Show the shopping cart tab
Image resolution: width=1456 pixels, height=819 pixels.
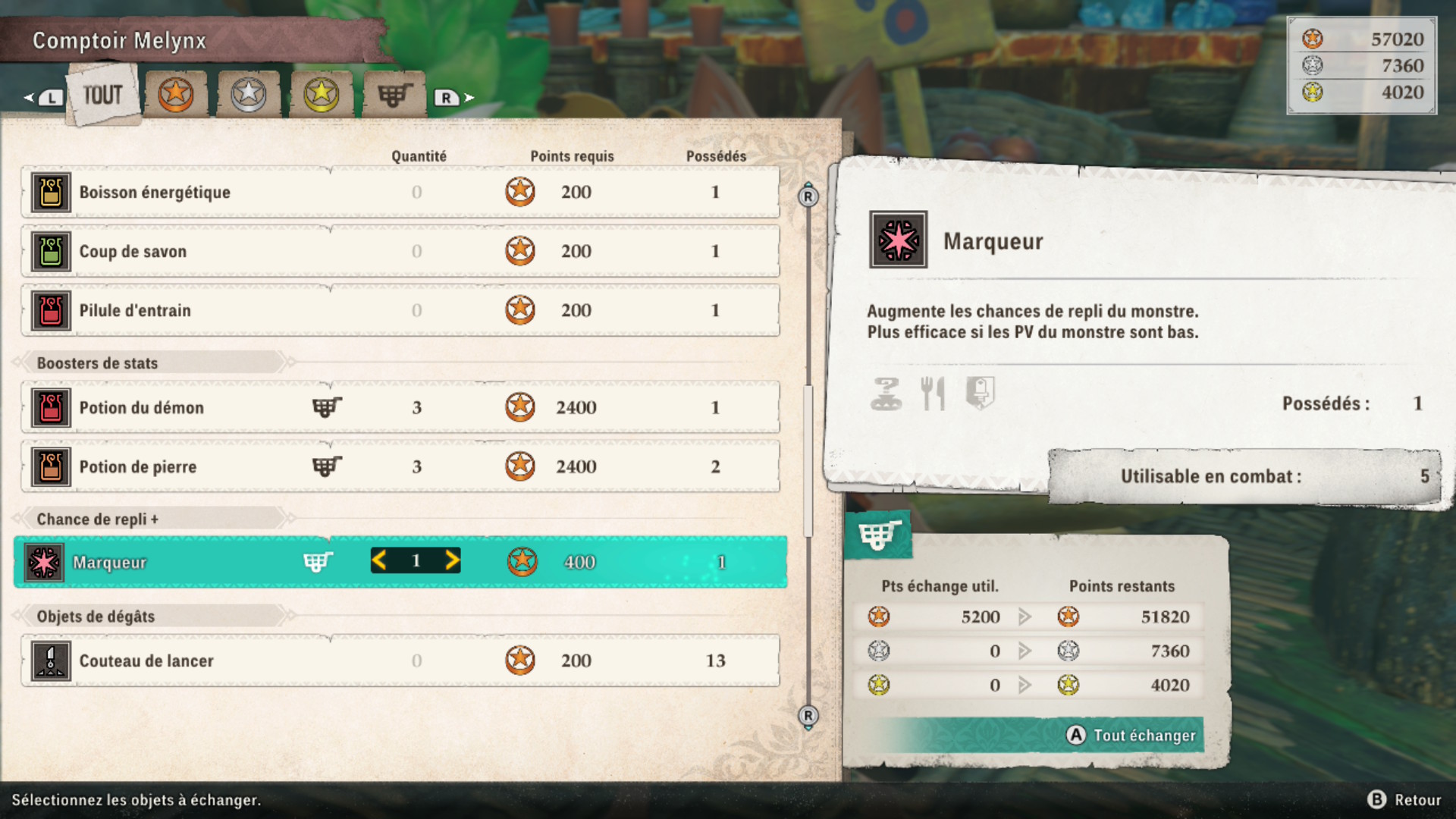(x=394, y=95)
